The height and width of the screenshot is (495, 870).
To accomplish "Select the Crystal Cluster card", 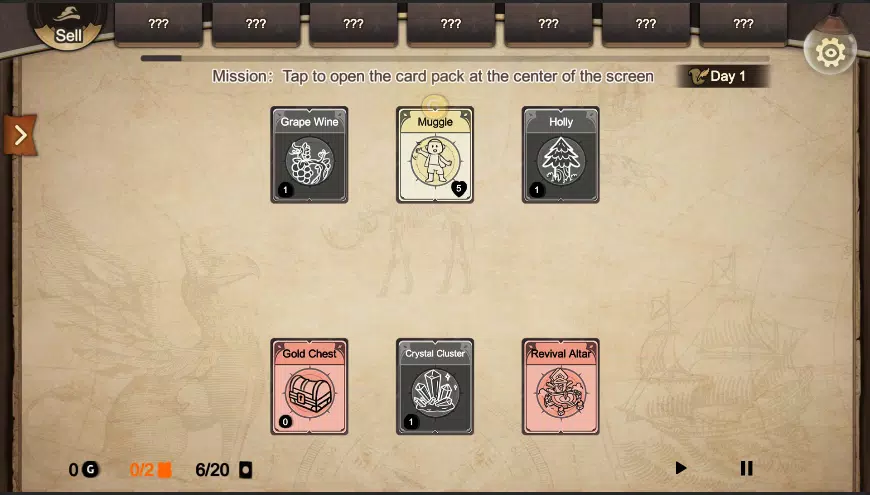I will [x=435, y=387].
